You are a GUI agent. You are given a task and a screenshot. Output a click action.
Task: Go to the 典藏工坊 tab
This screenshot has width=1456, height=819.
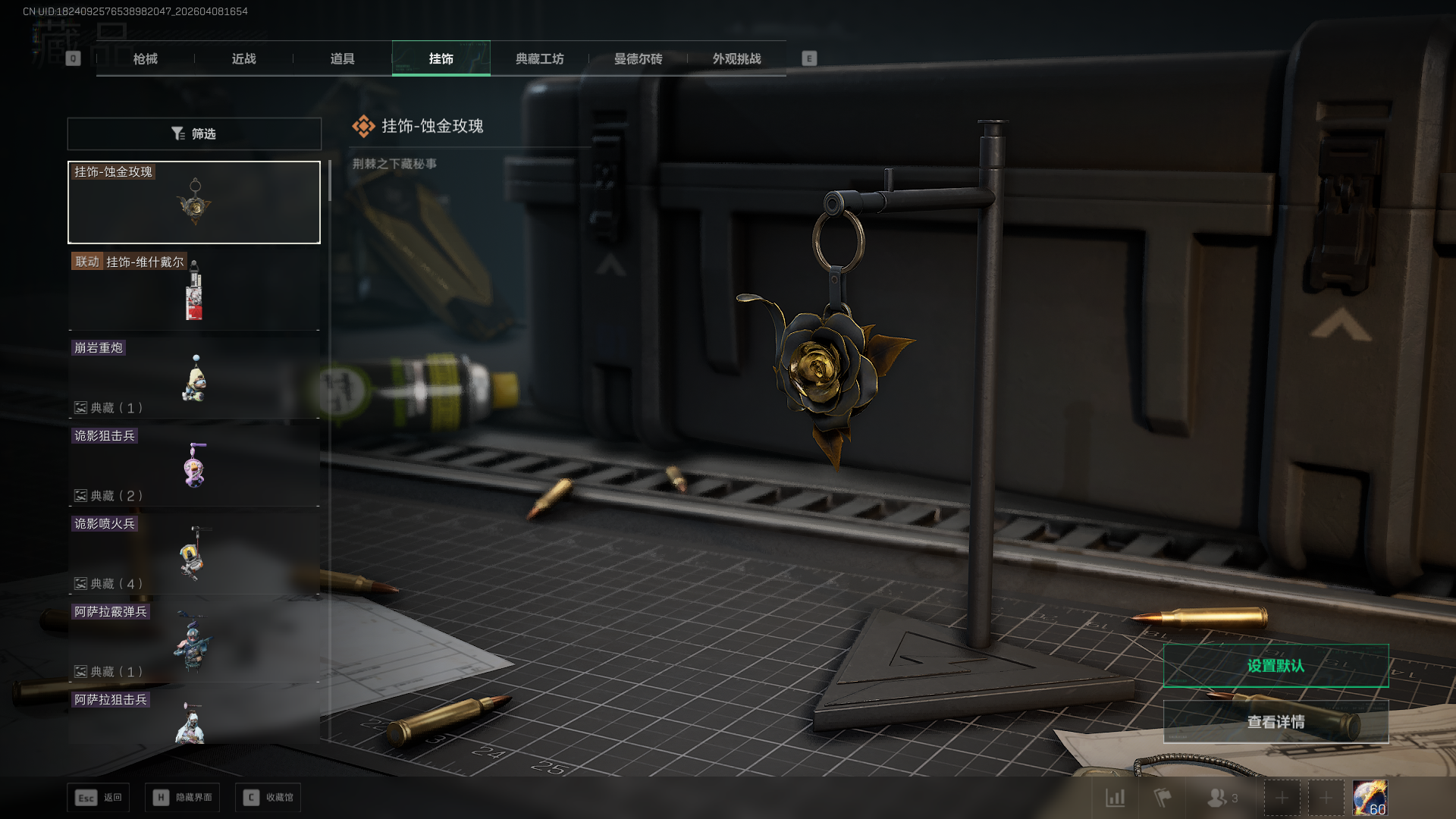pos(540,58)
